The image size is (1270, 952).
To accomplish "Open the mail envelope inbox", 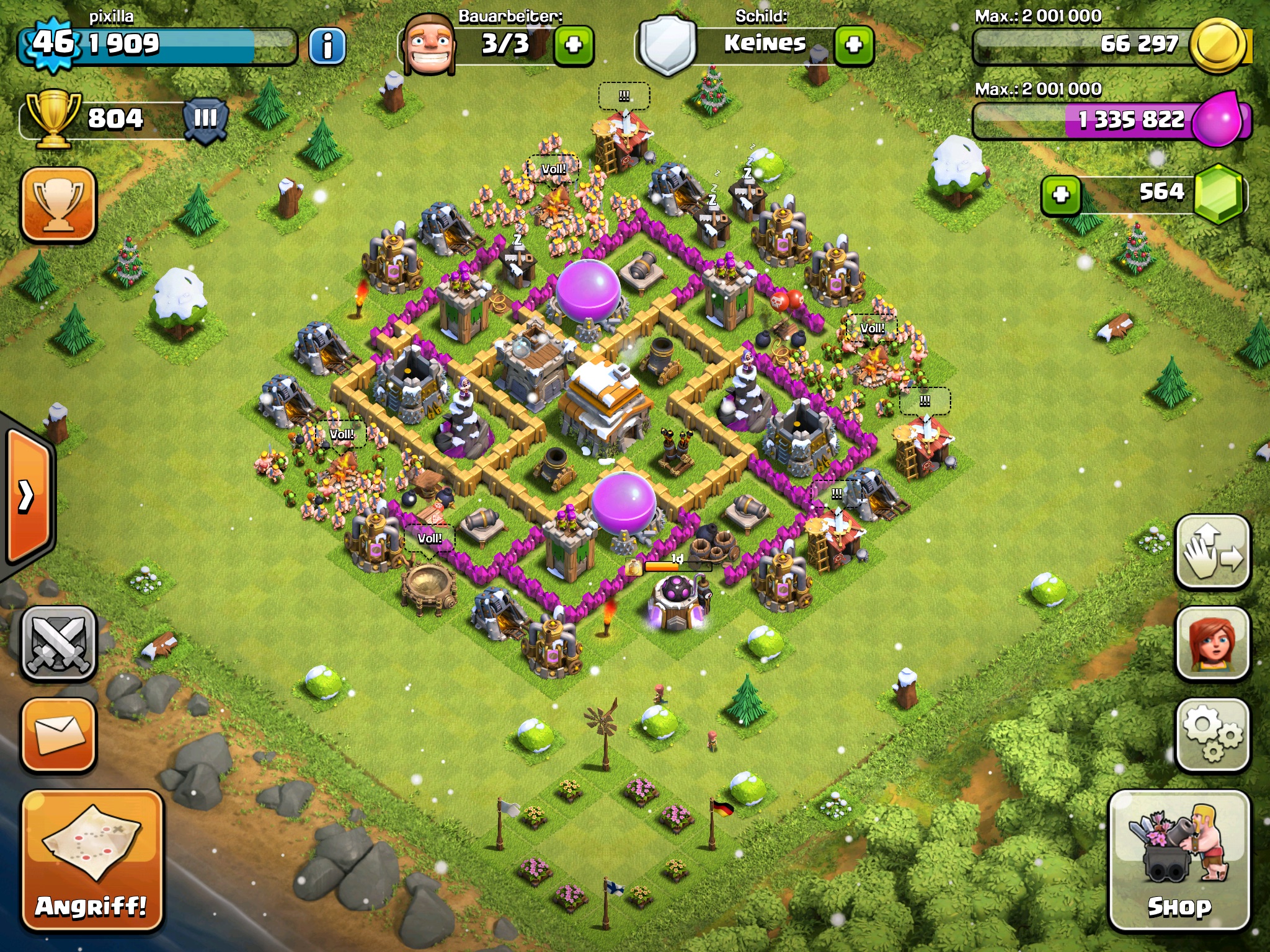I will [x=59, y=736].
